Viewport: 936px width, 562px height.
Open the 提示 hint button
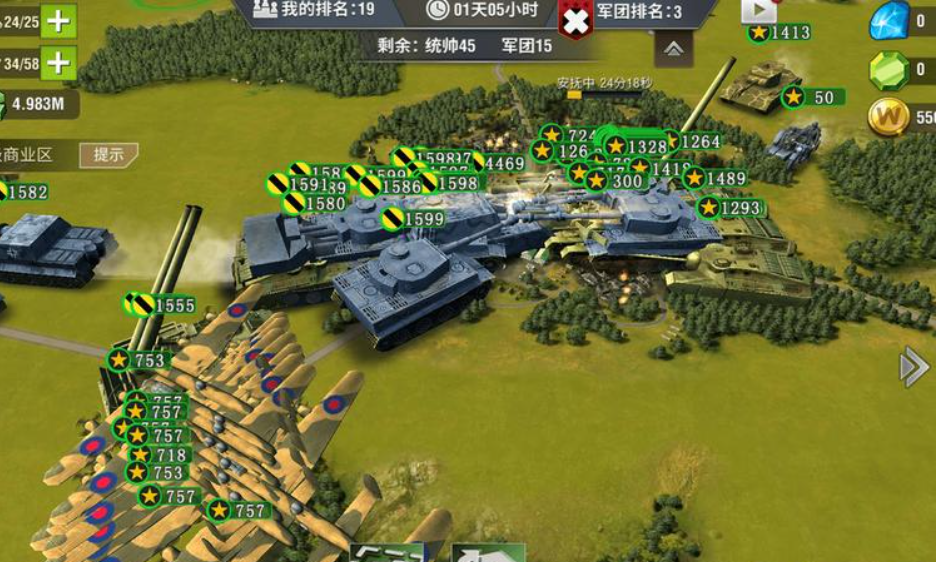[x=108, y=155]
